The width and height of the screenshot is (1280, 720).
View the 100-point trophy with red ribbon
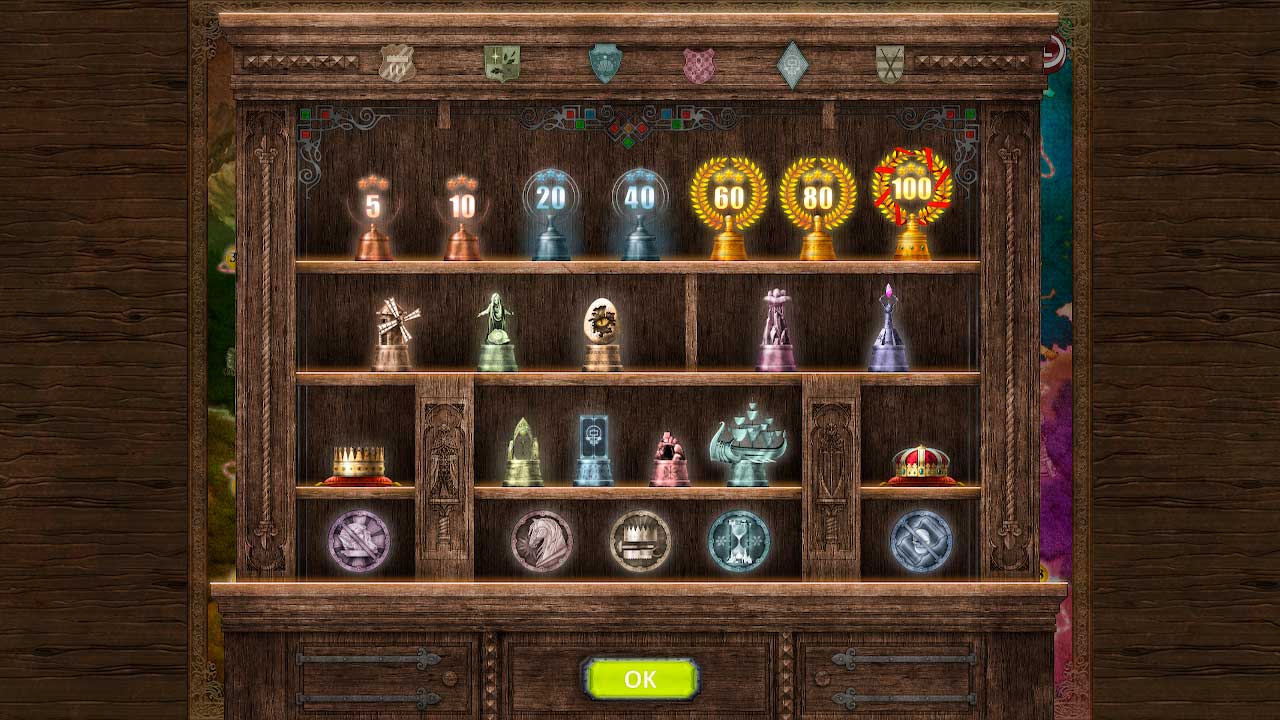[905, 195]
